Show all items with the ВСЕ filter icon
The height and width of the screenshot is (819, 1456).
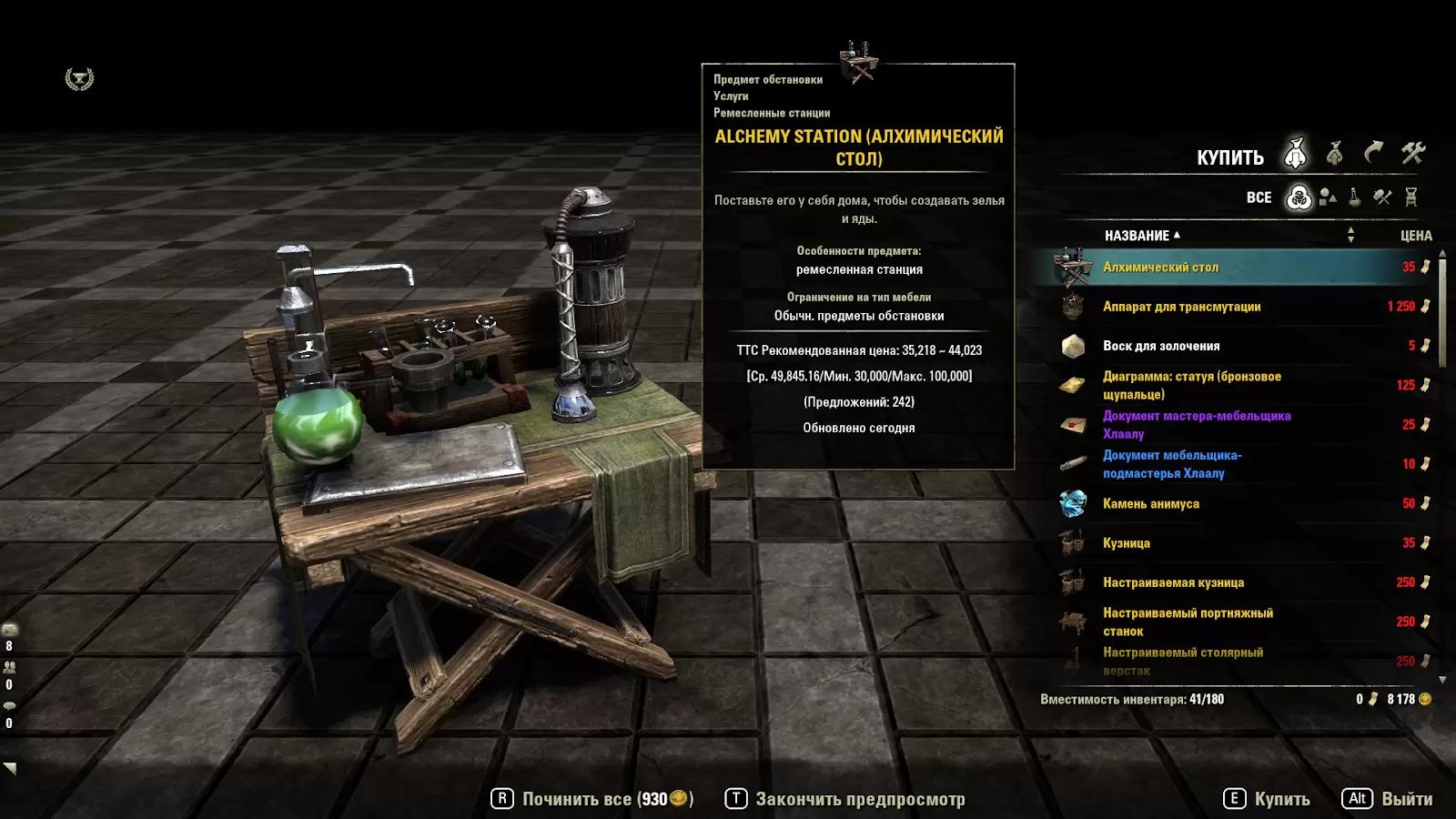pos(1299,197)
